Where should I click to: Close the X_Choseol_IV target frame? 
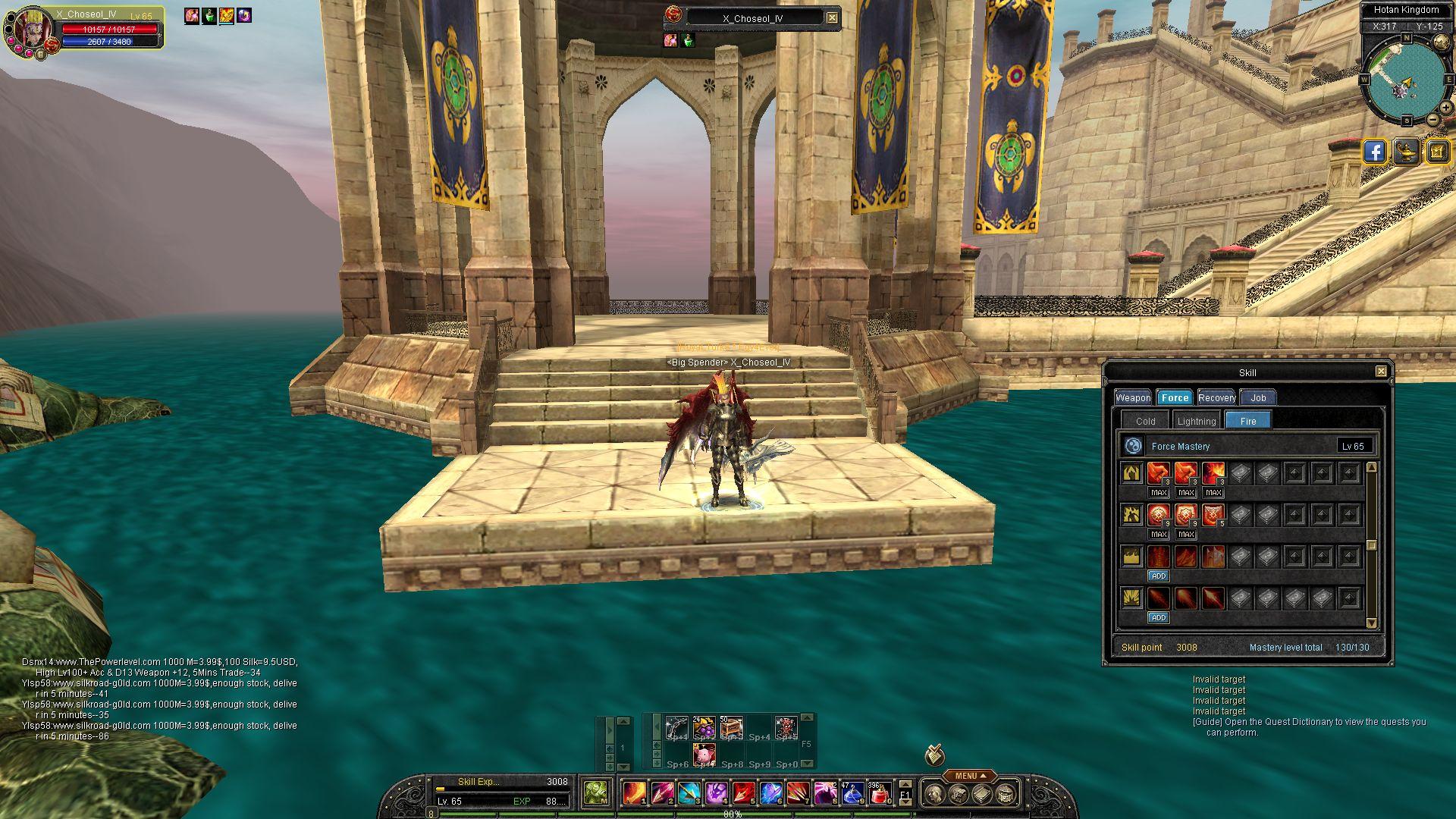coord(832,17)
